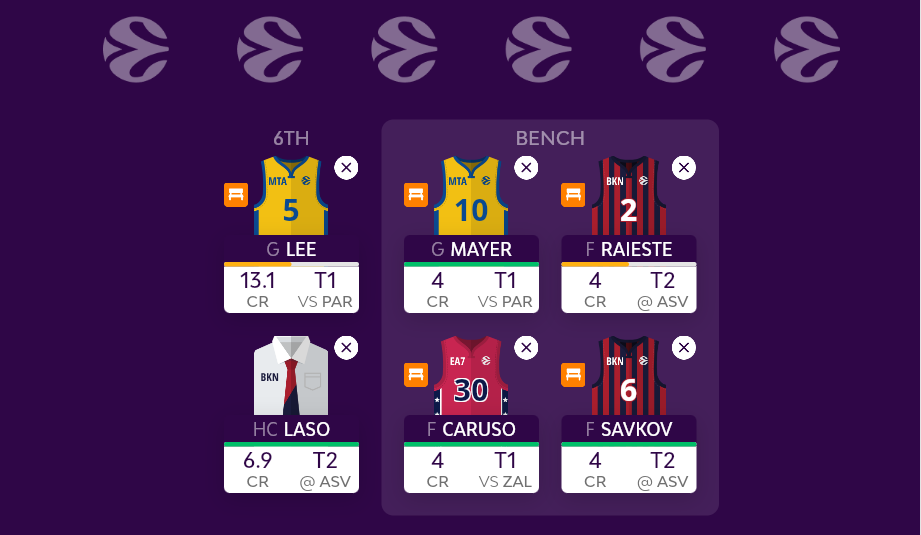The width and height of the screenshot is (921, 535).
Task: Remove head coach Laso
Action: pos(346,348)
